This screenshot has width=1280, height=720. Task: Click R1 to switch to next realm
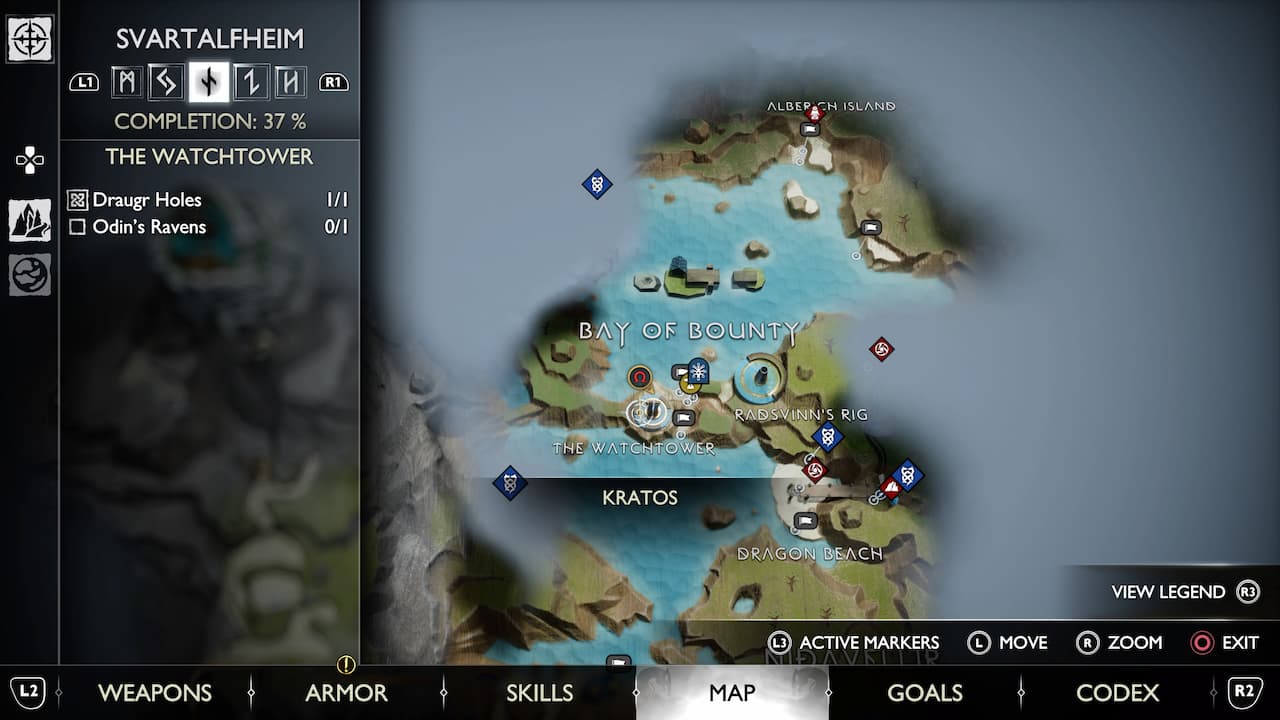click(333, 82)
